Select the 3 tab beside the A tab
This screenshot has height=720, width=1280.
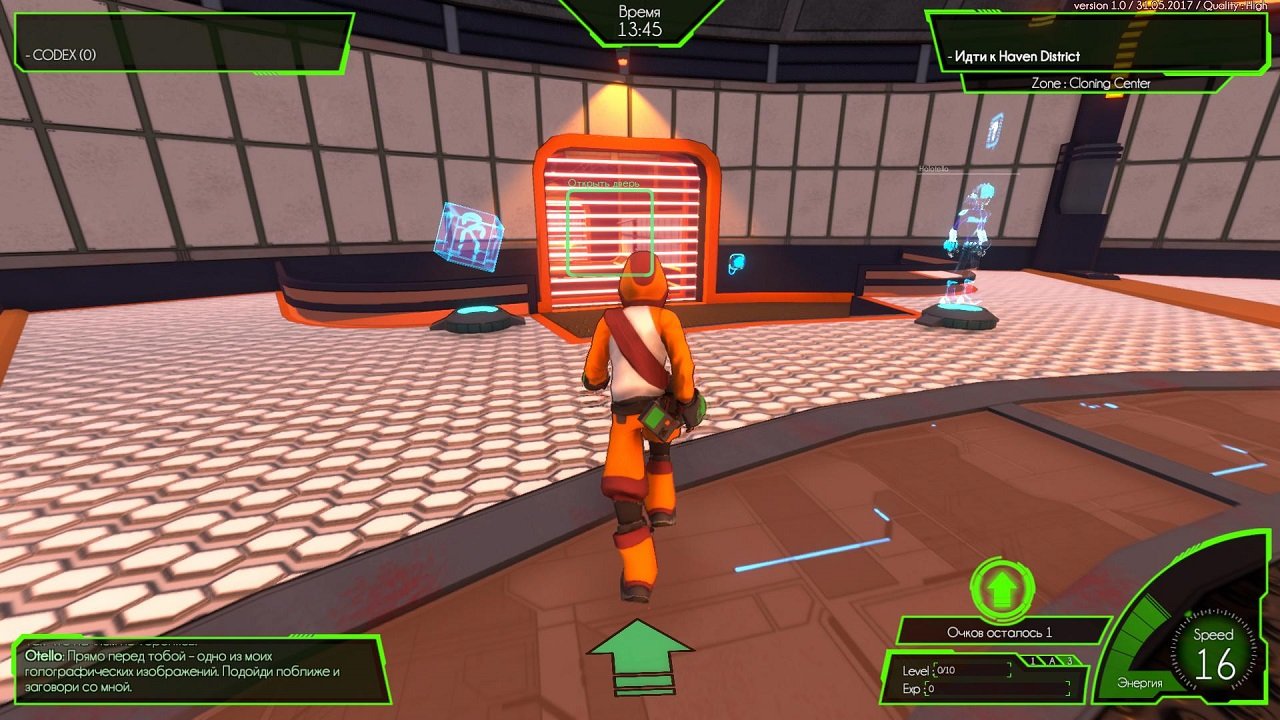[1070, 660]
